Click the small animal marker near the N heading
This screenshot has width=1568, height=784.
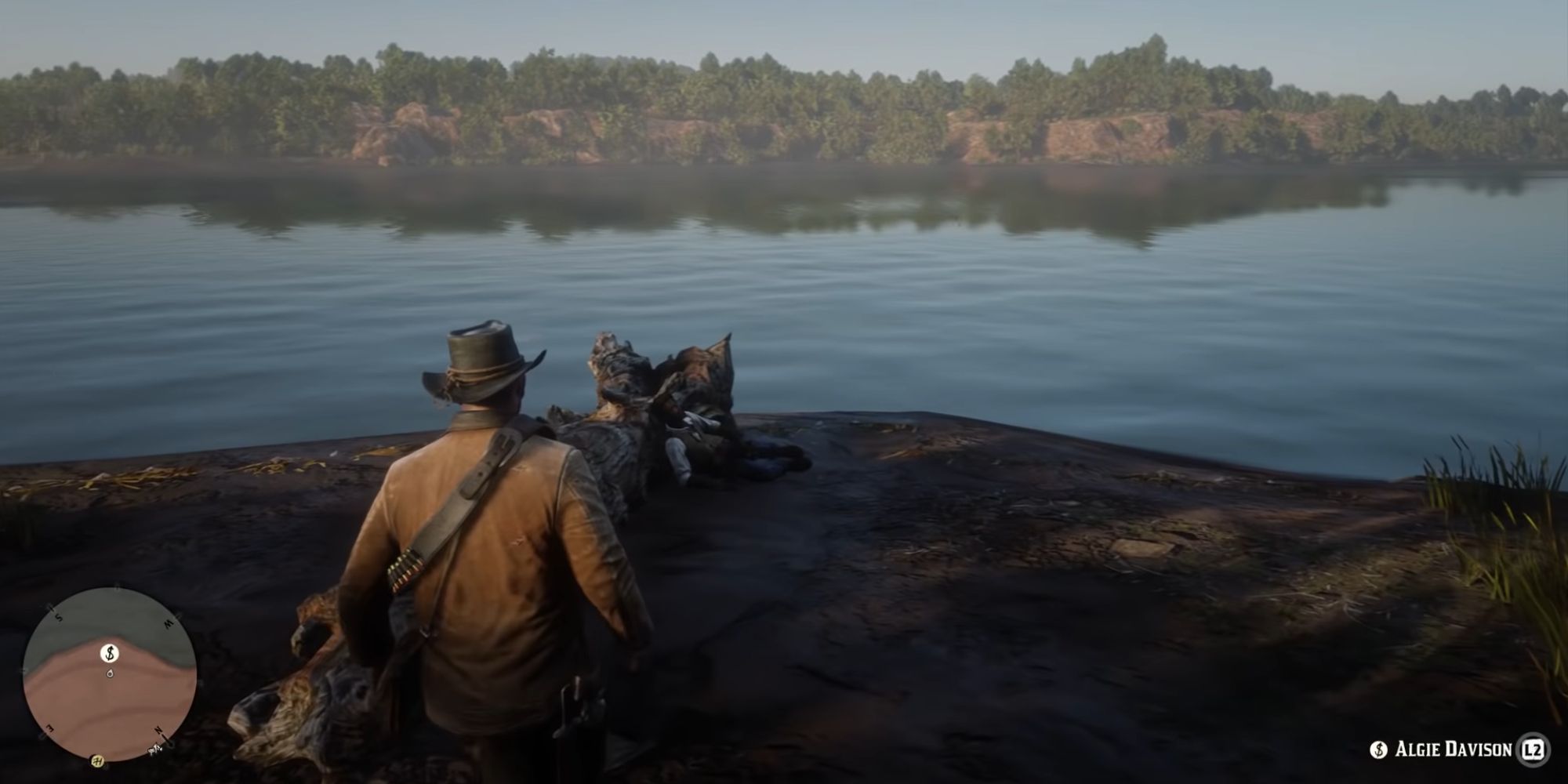154,750
